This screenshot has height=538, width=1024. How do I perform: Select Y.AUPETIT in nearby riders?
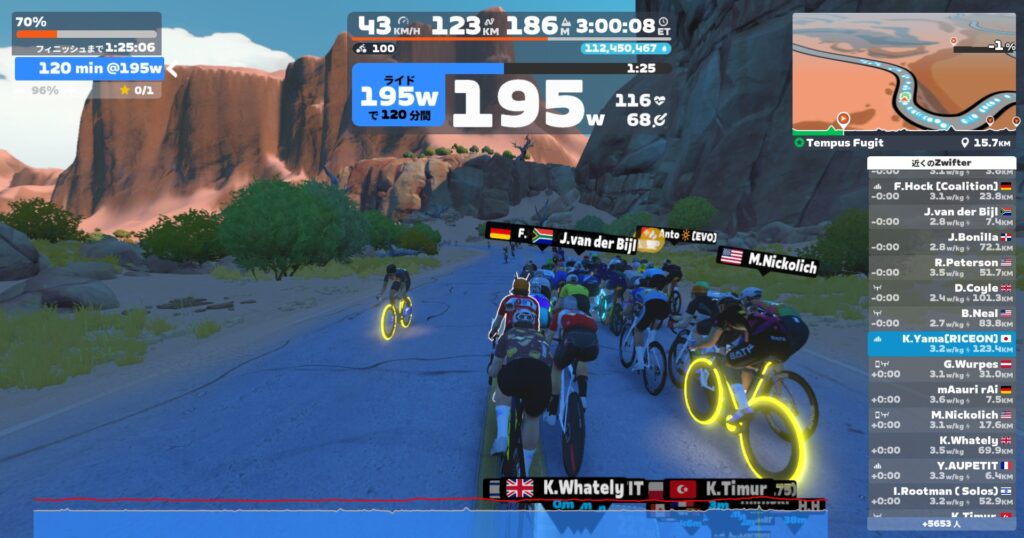coord(941,470)
